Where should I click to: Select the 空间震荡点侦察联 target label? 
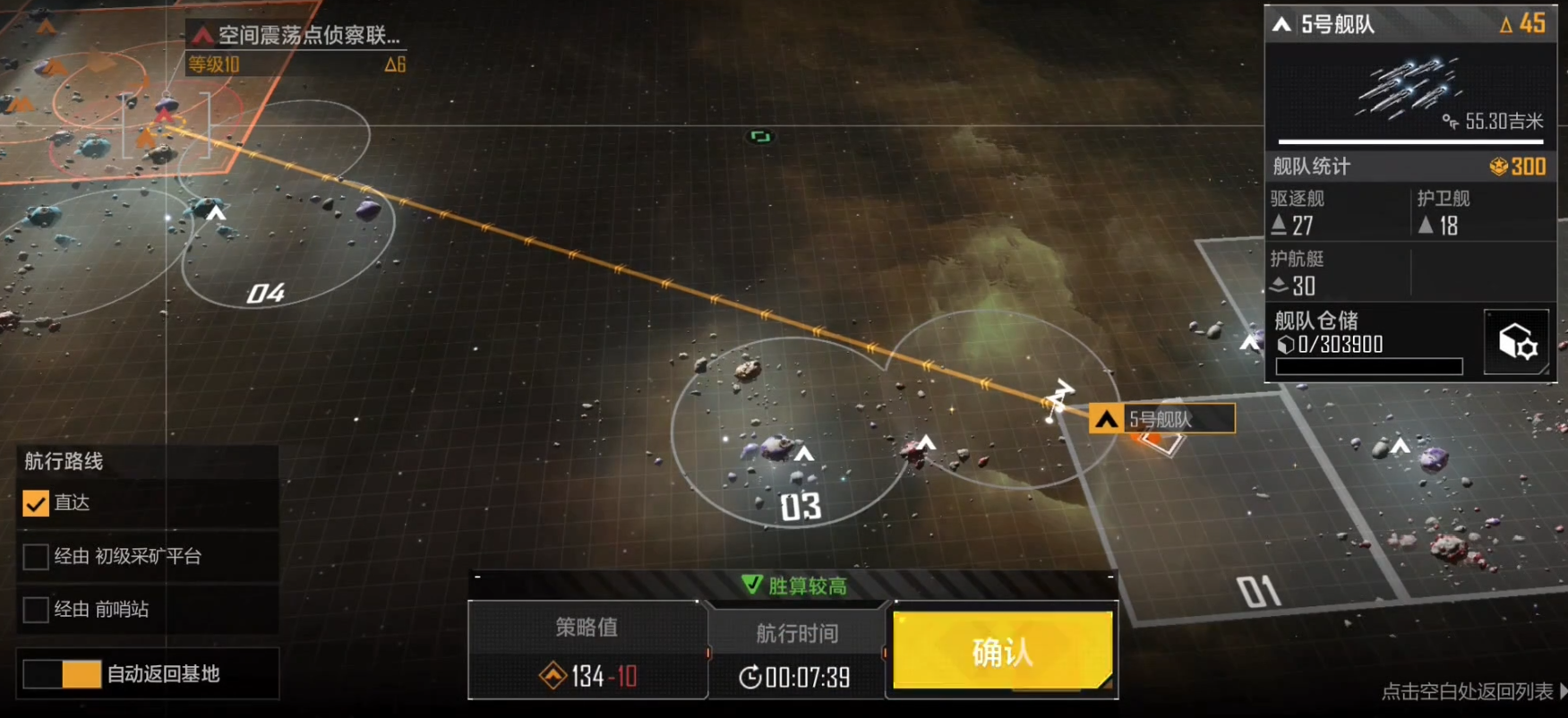[299, 35]
